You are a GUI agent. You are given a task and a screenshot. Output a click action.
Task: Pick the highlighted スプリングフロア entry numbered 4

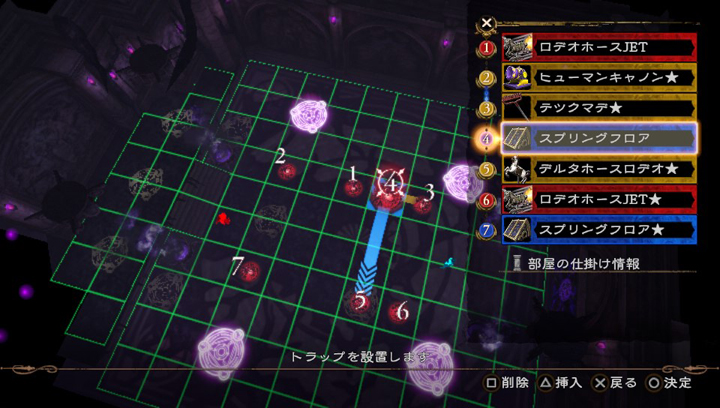click(x=598, y=137)
